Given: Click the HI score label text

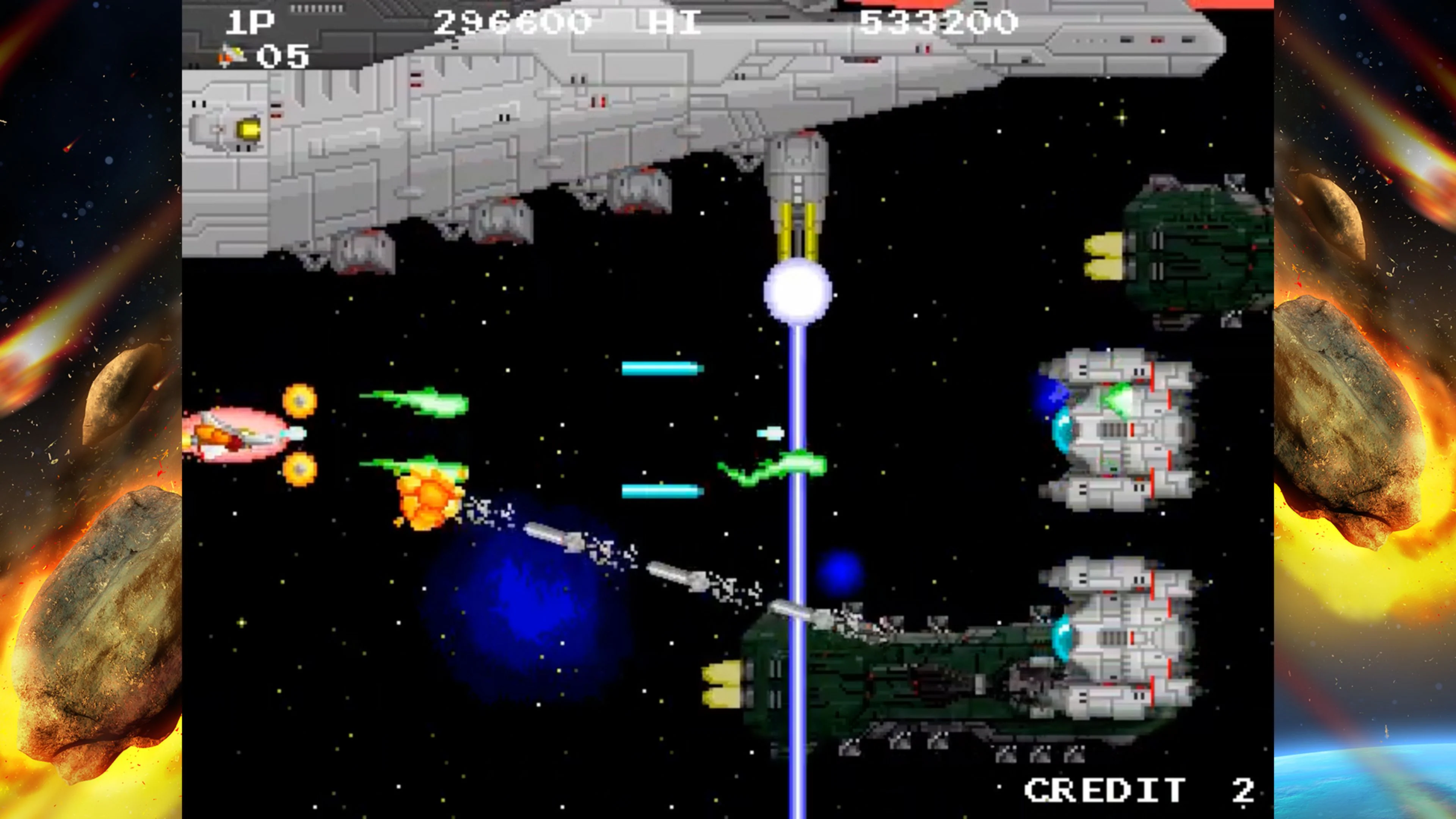Looking at the screenshot, I should [674, 23].
